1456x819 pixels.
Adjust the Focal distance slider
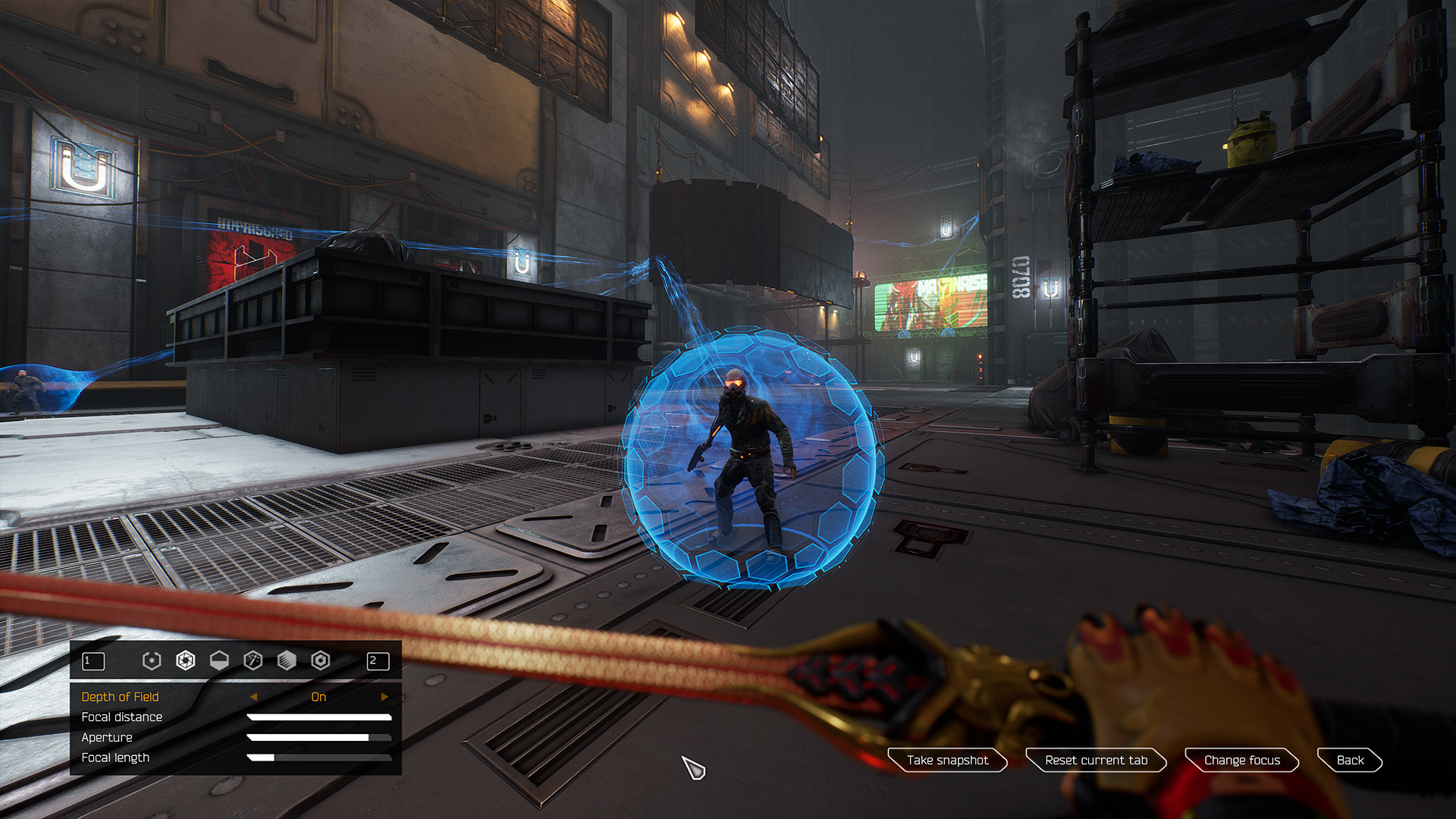pos(319,717)
